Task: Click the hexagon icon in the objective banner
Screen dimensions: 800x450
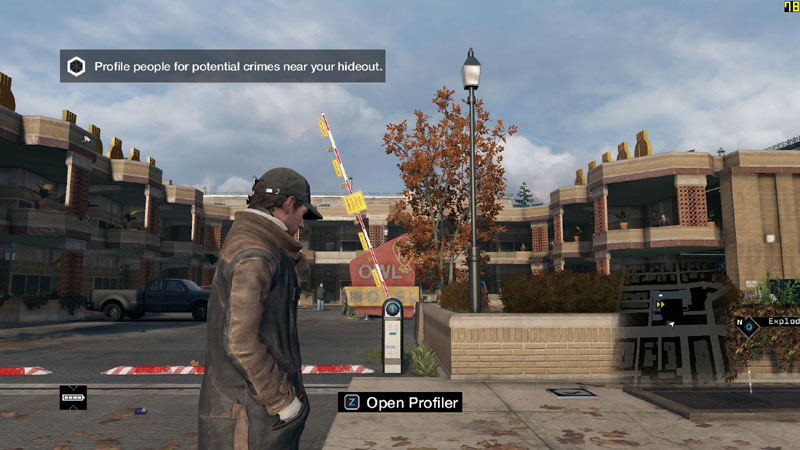Action: pos(76,67)
